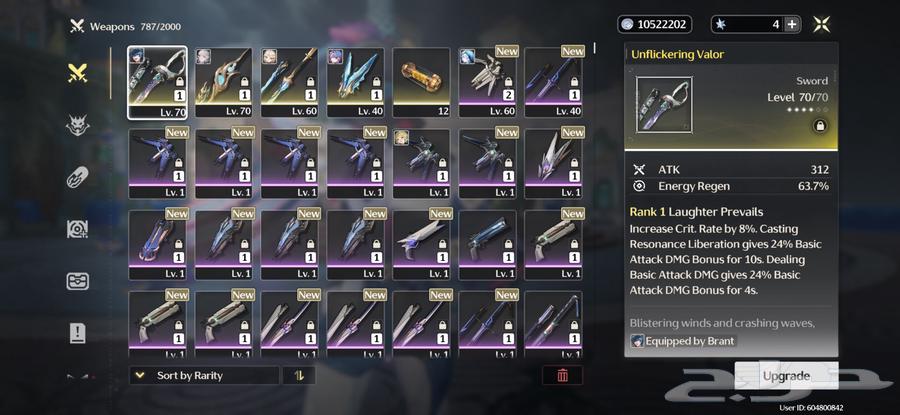This screenshot has width=900, height=415.
Task: Open the exclamation-mark document tab
Action: [x=77, y=333]
